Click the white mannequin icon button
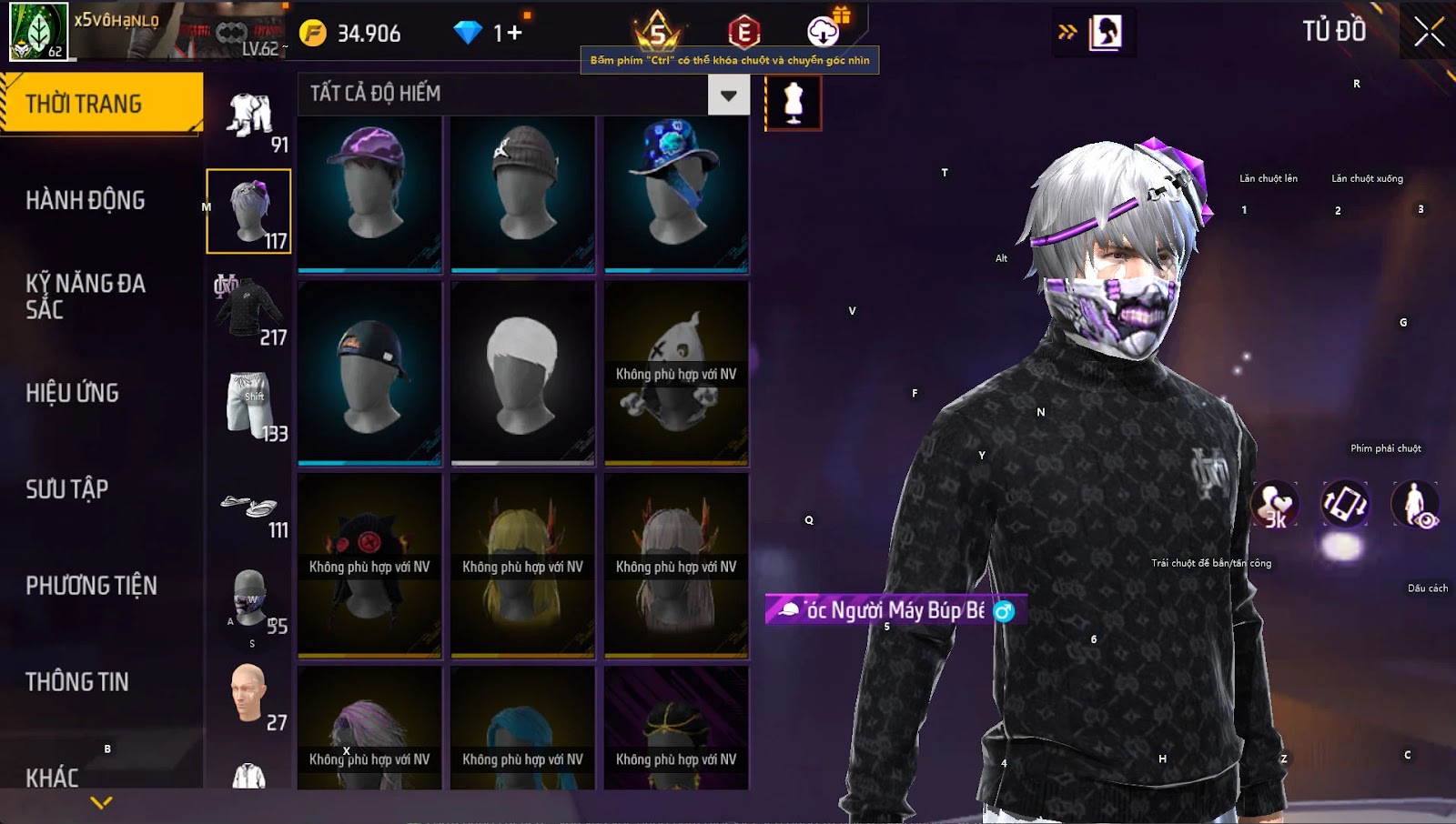The image size is (1456, 824). [x=794, y=103]
